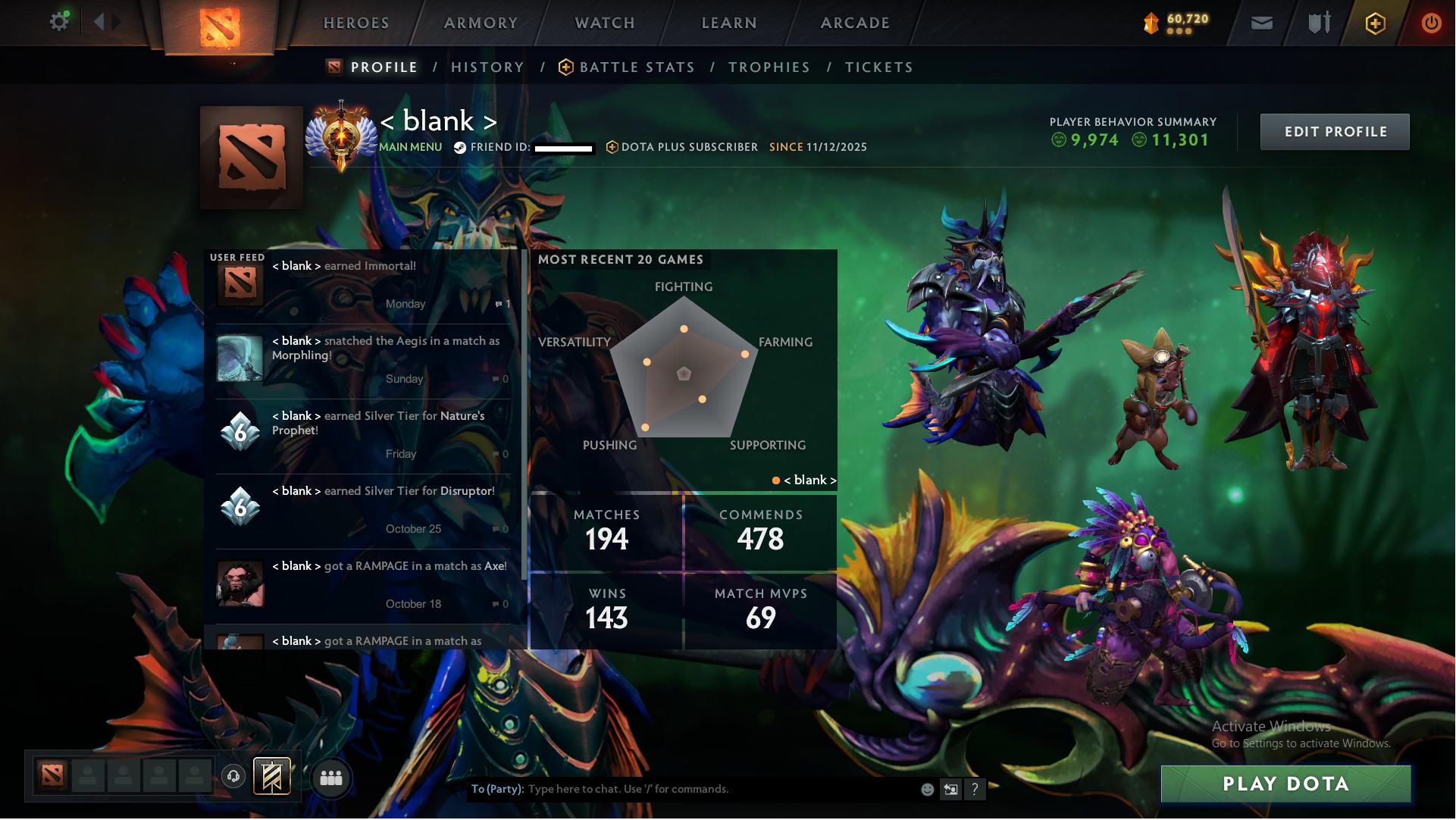Open voice chat headset icon near party slots
The height and width of the screenshot is (820, 1456).
click(235, 778)
